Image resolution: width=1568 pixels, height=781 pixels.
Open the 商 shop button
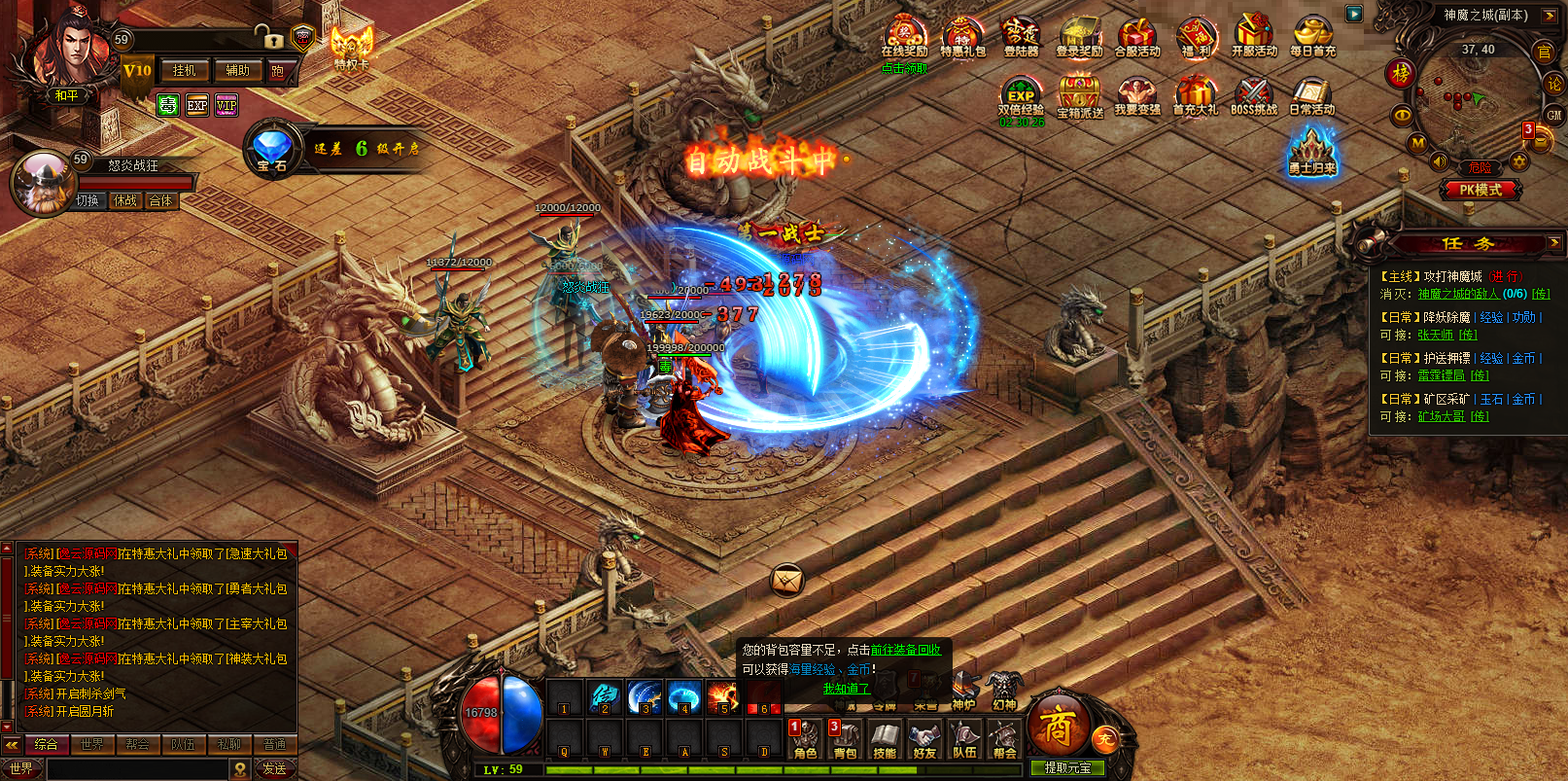(1058, 726)
